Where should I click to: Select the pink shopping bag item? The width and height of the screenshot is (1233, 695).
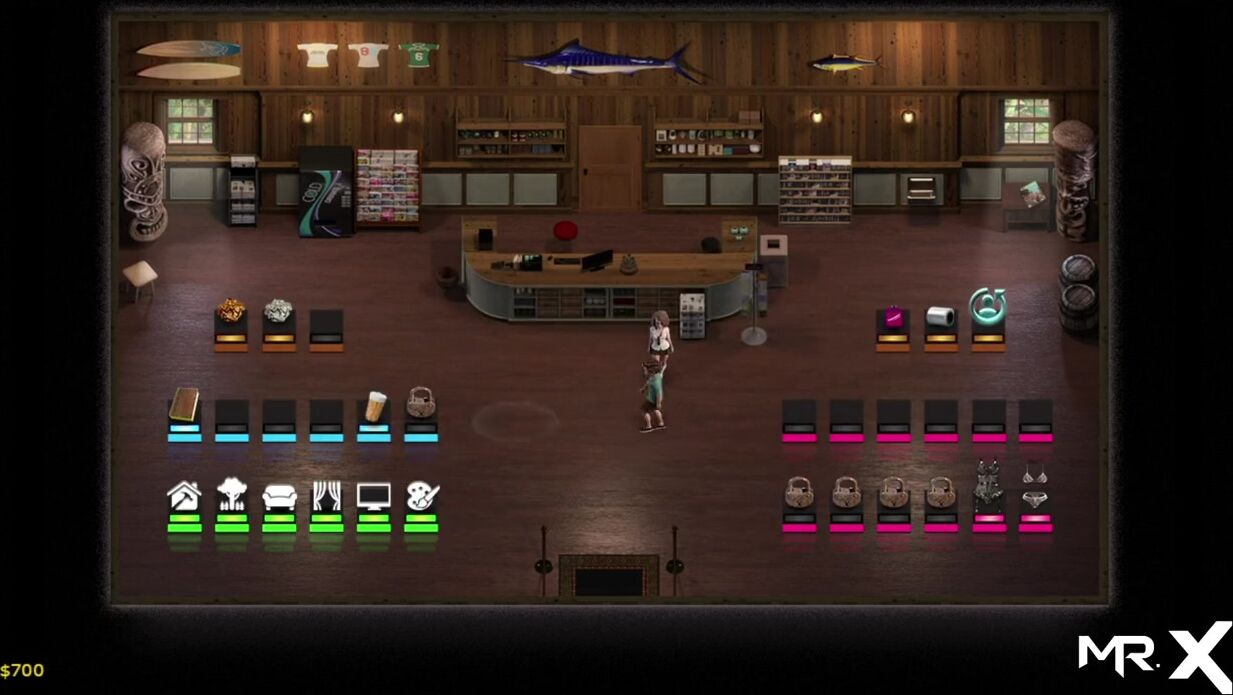pos(893,317)
